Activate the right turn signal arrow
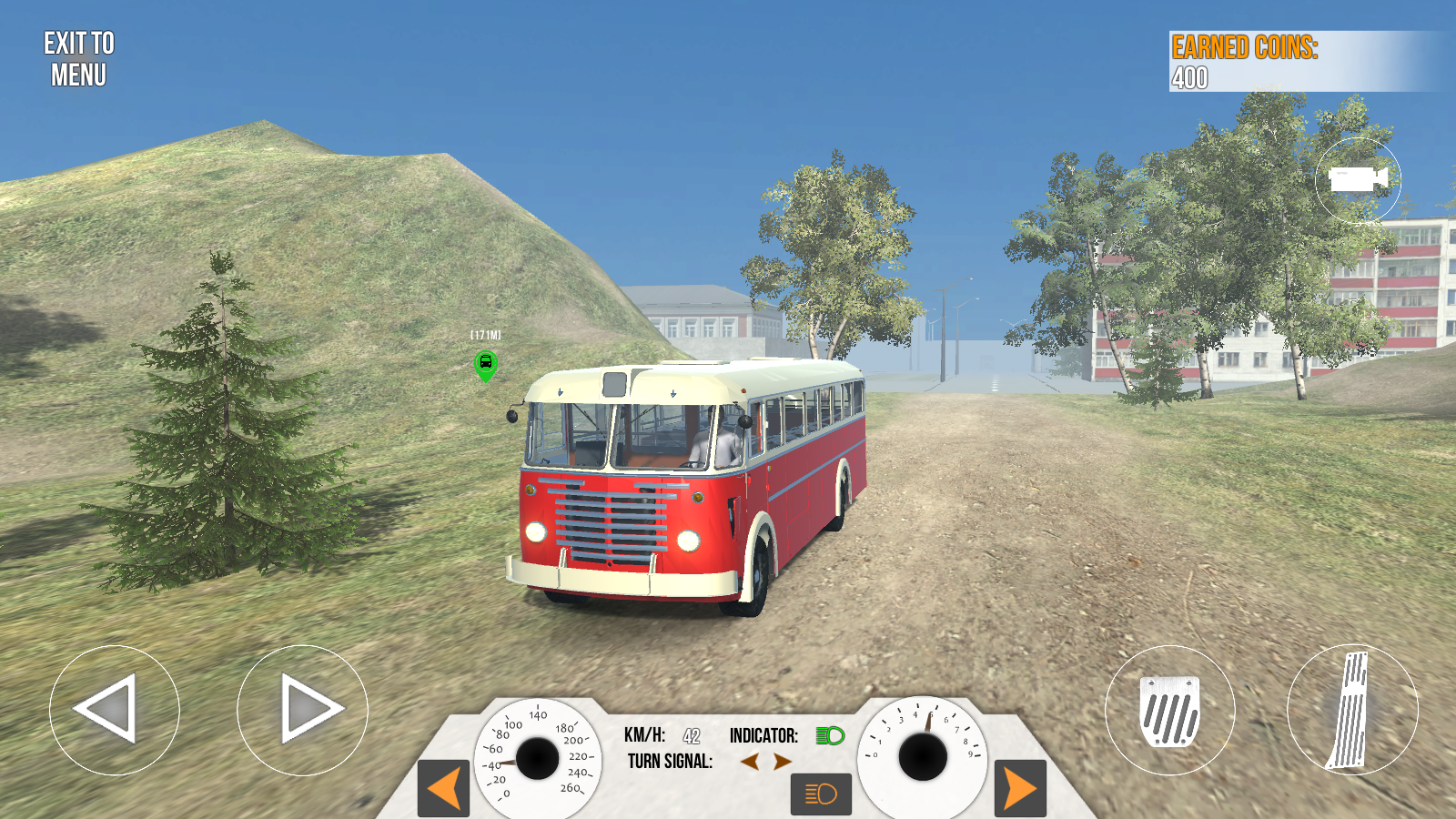Image resolution: width=1456 pixels, height=819 pixels. pos(784,763)
